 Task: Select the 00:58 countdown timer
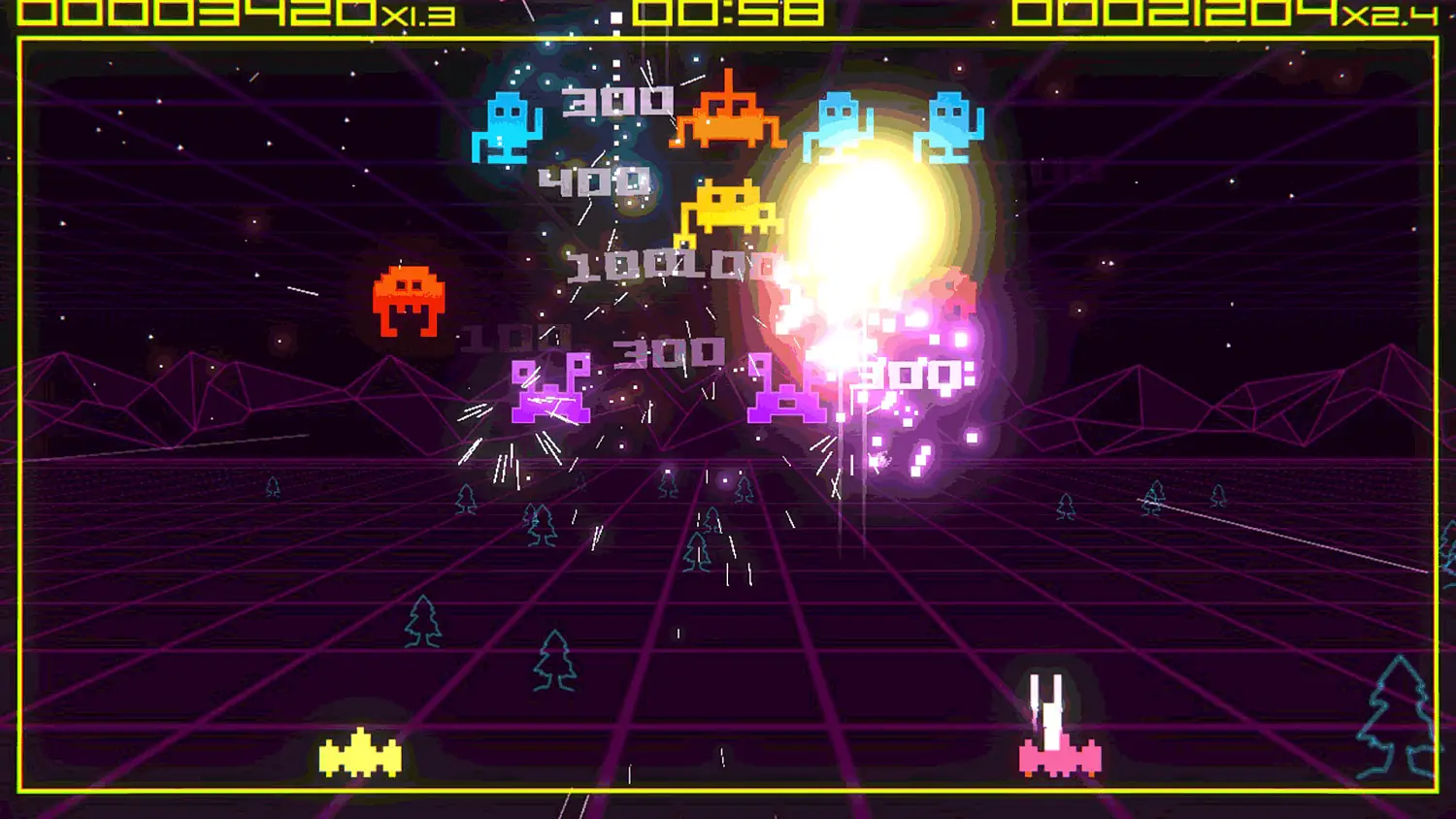tap(730, 15)
